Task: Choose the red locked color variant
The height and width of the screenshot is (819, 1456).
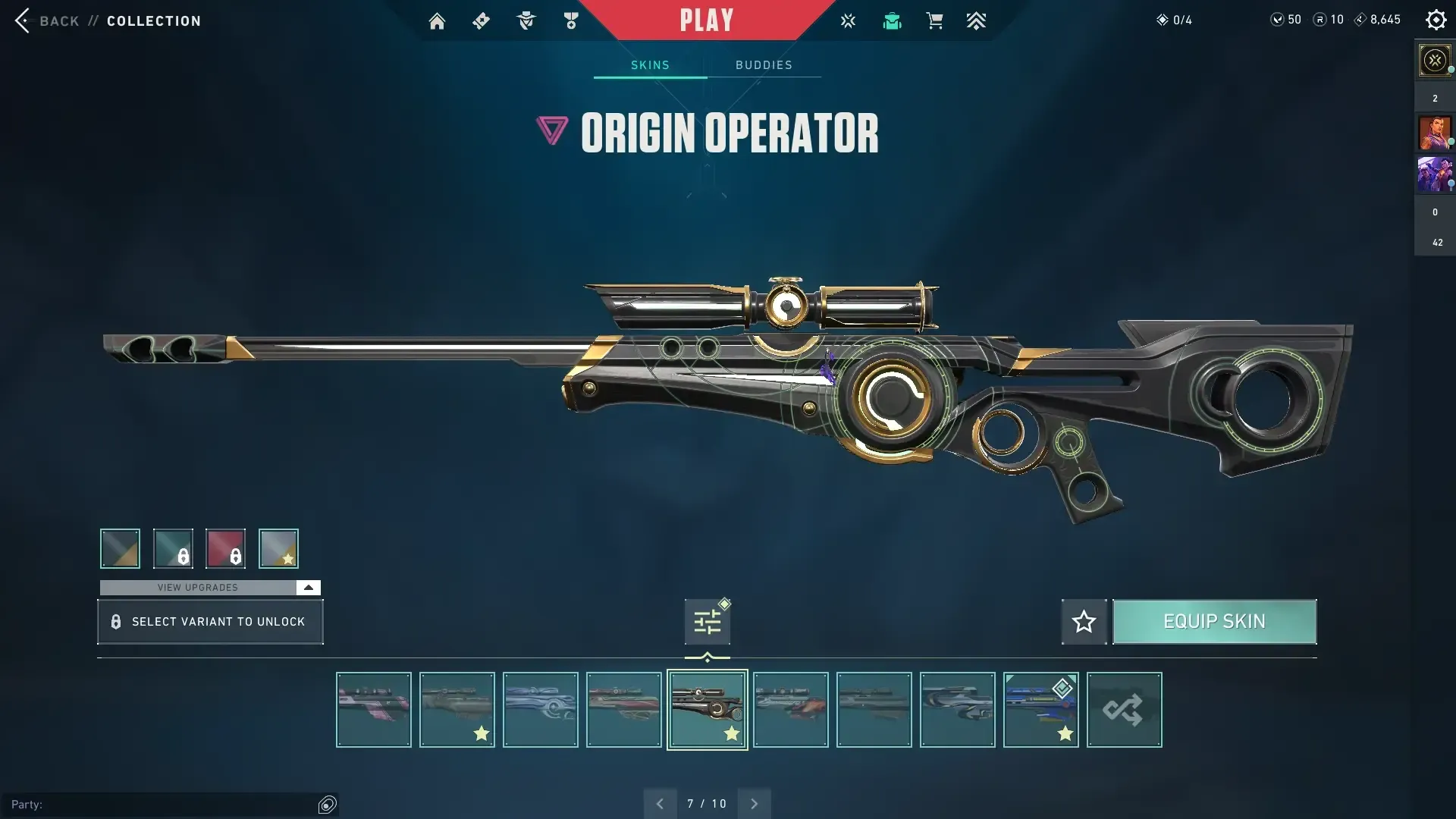Action: (225, 548)
